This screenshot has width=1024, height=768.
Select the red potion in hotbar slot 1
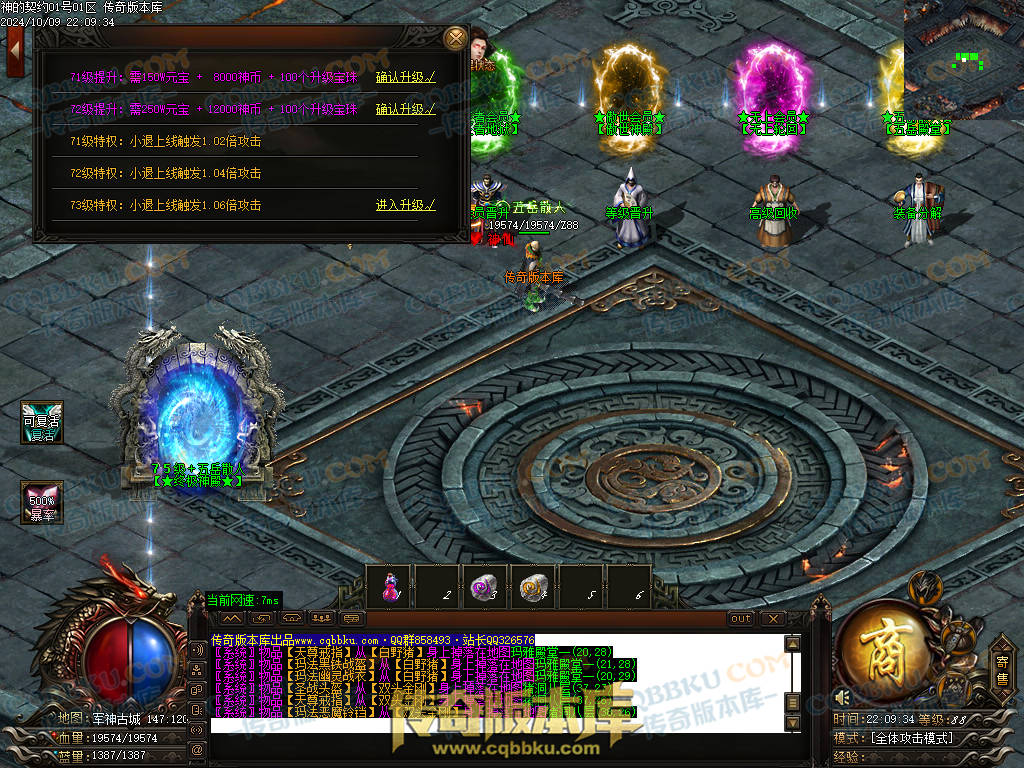coord(388,587)
